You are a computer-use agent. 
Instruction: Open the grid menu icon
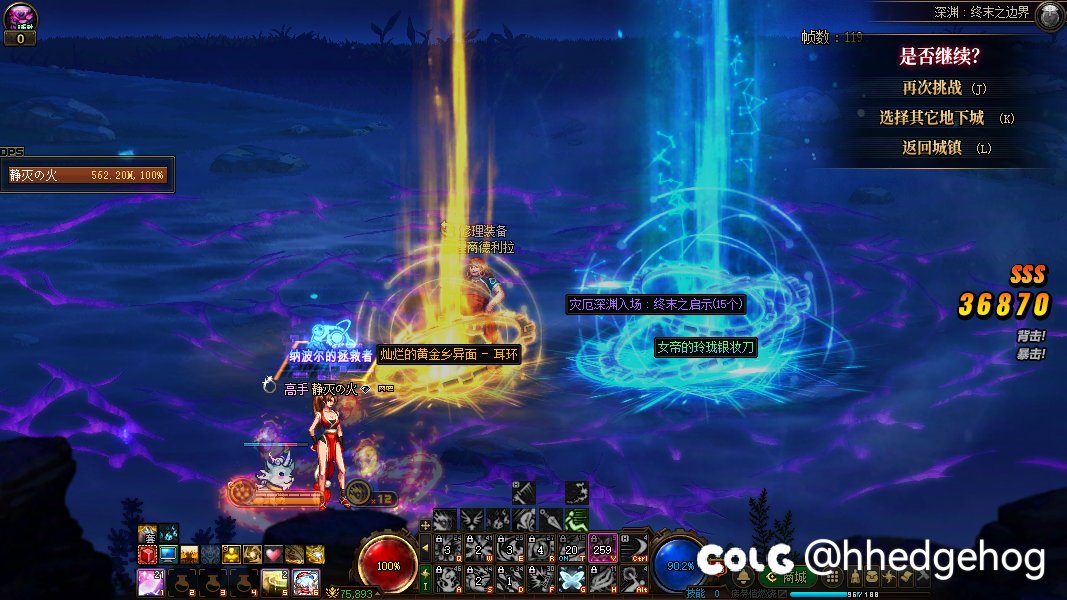coord(834,577)
